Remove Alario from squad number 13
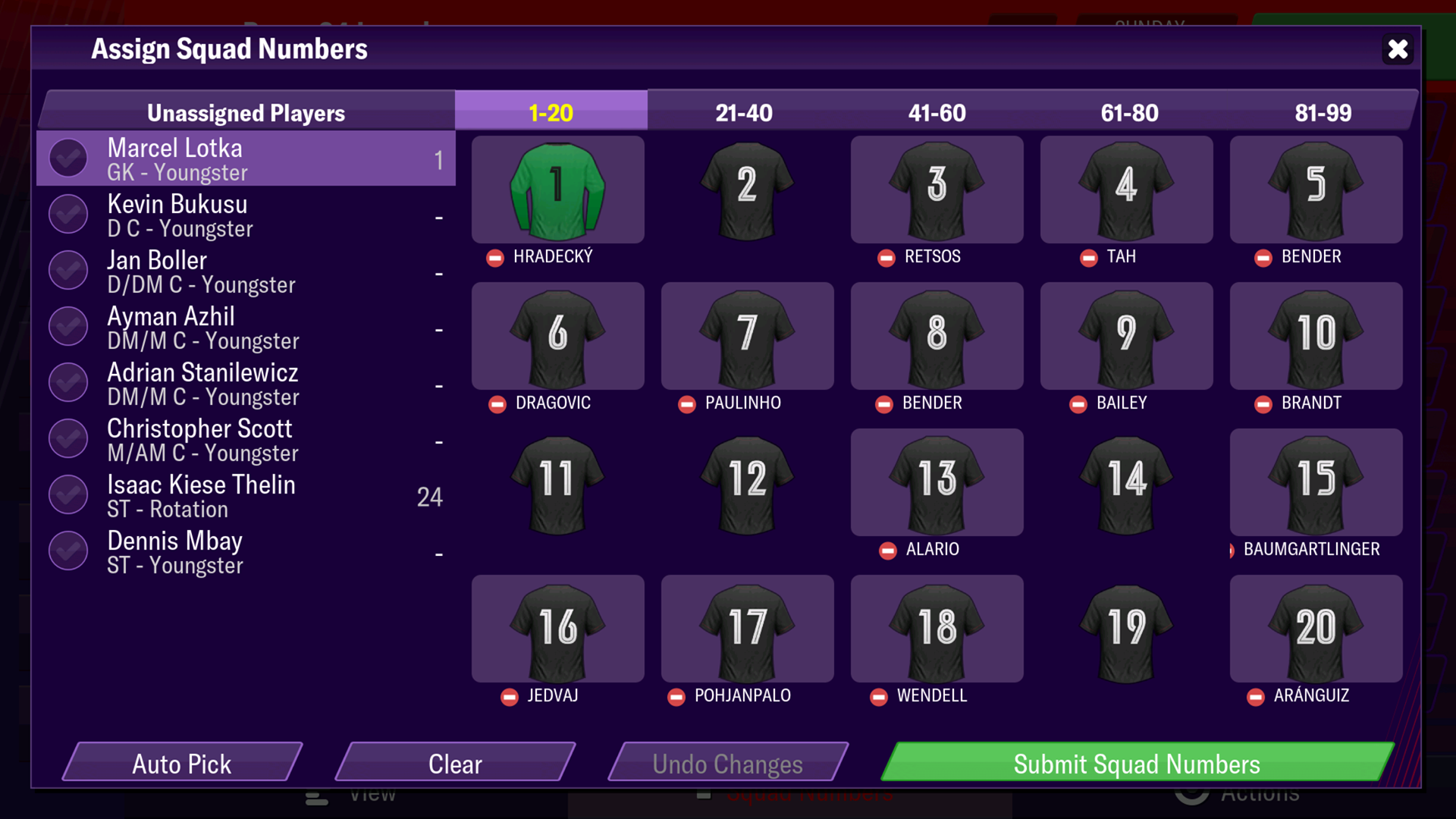Image resolution: width=1456 pixels, height=819 pixels. [888, 551]
